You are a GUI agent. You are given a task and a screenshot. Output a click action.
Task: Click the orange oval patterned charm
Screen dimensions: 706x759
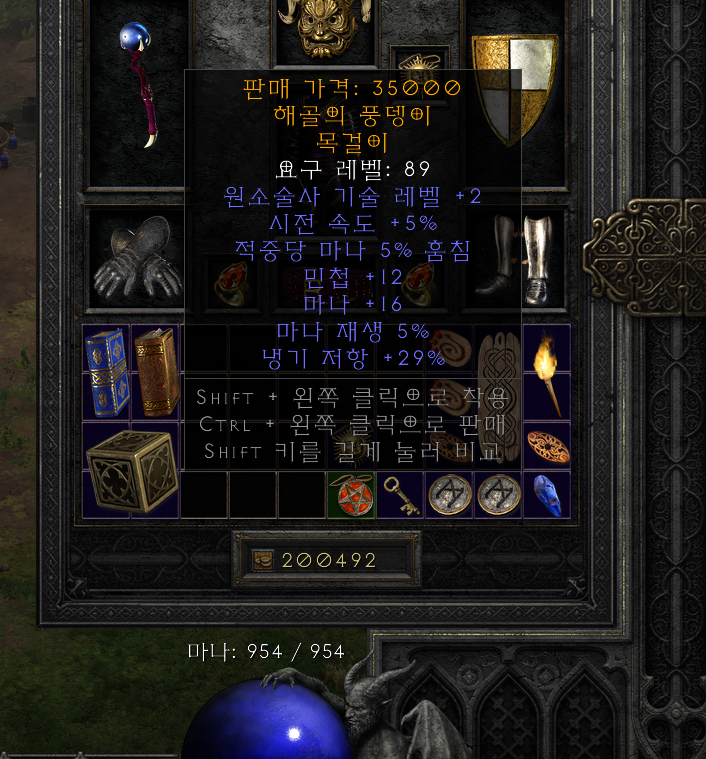coord(546,446)
